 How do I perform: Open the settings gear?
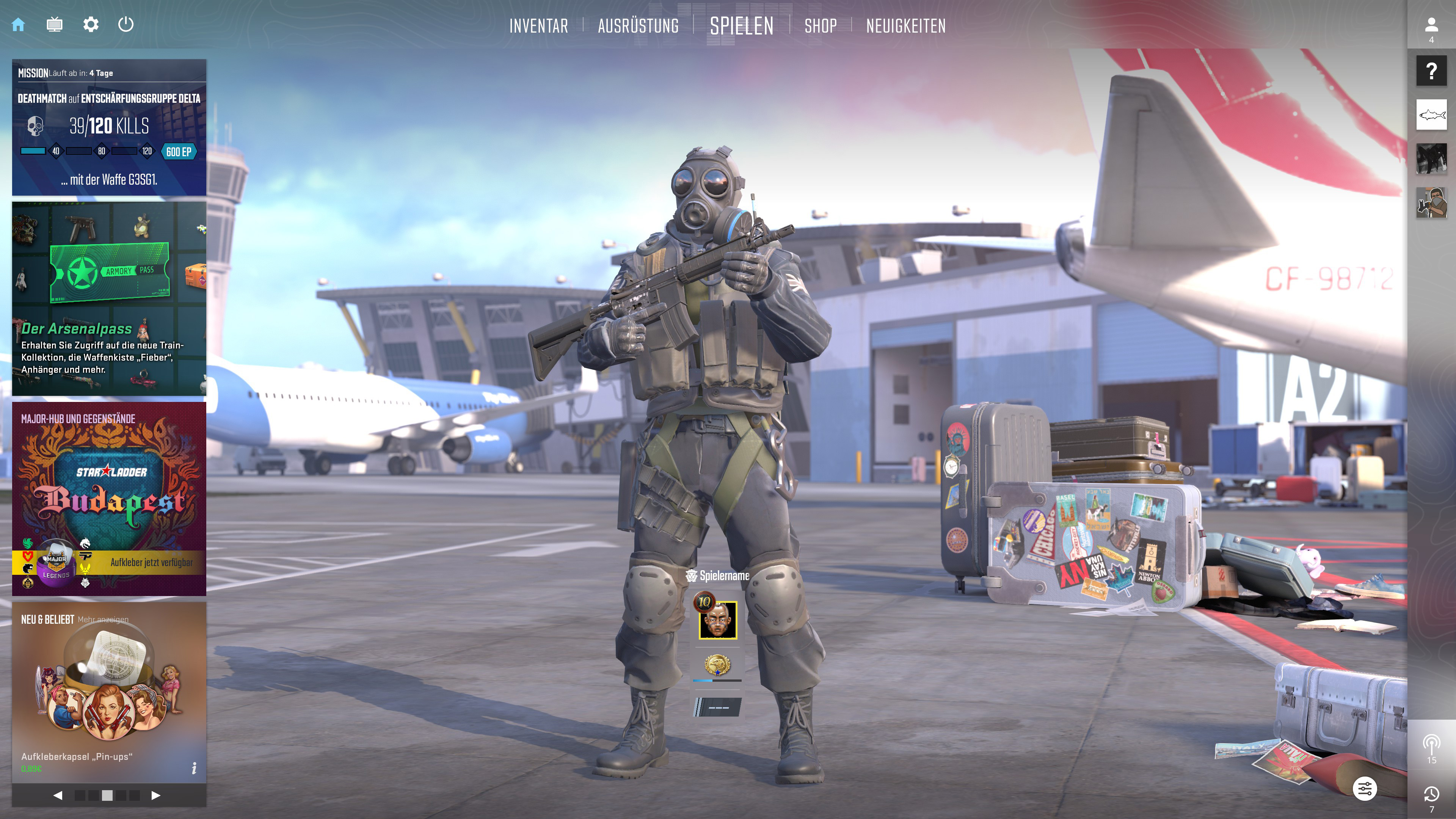click(91, 25)
